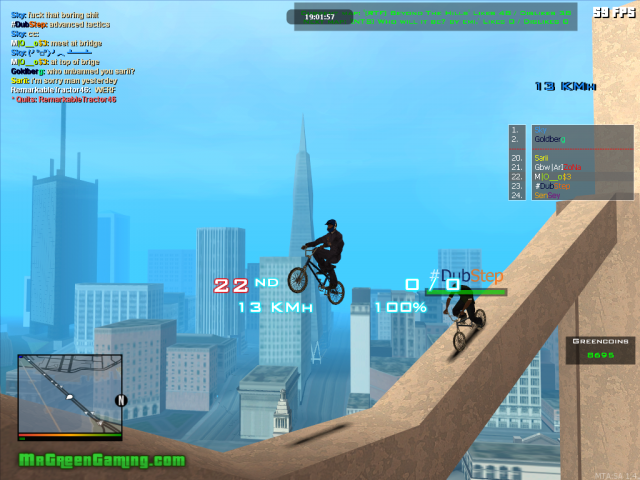The image size is (640, 480).
Task: Select Goldberg in the race rankings
Action: pos(550,139)
